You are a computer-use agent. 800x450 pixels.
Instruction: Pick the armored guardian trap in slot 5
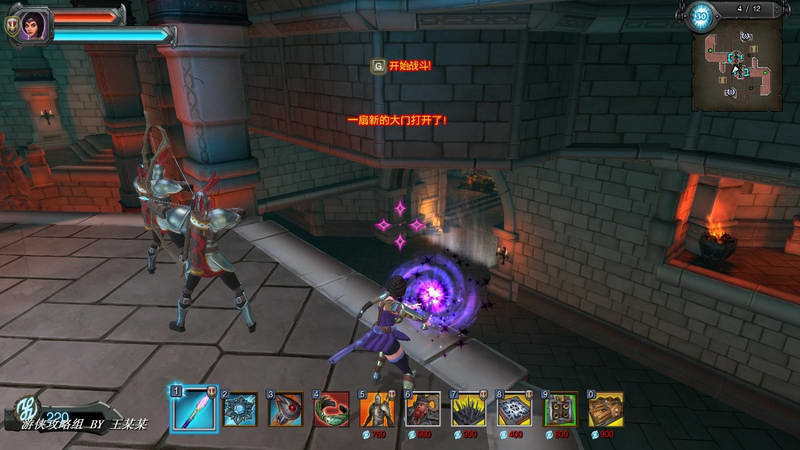click(377, 409)
